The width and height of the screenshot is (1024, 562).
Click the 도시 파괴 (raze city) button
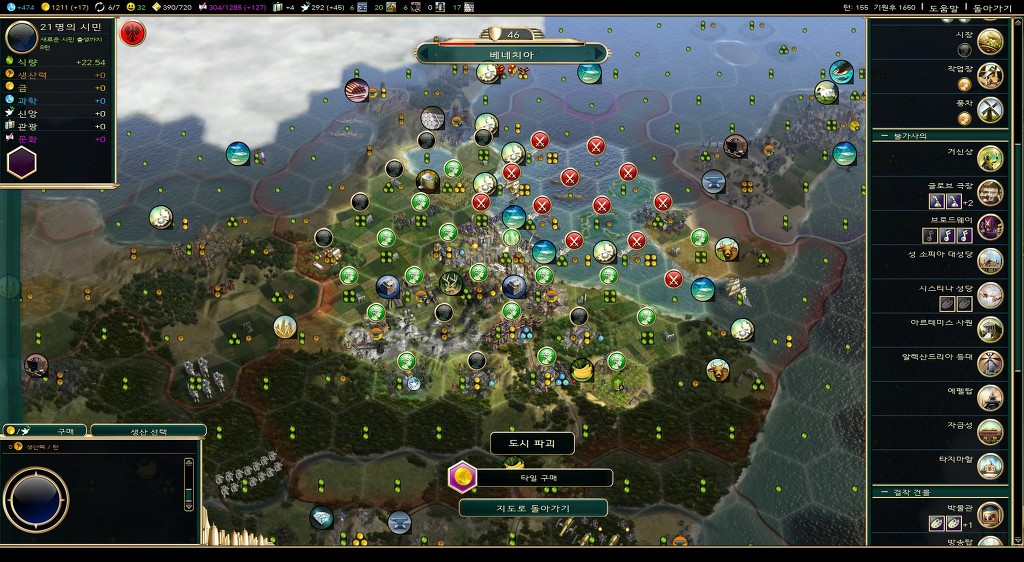(518, 443)
